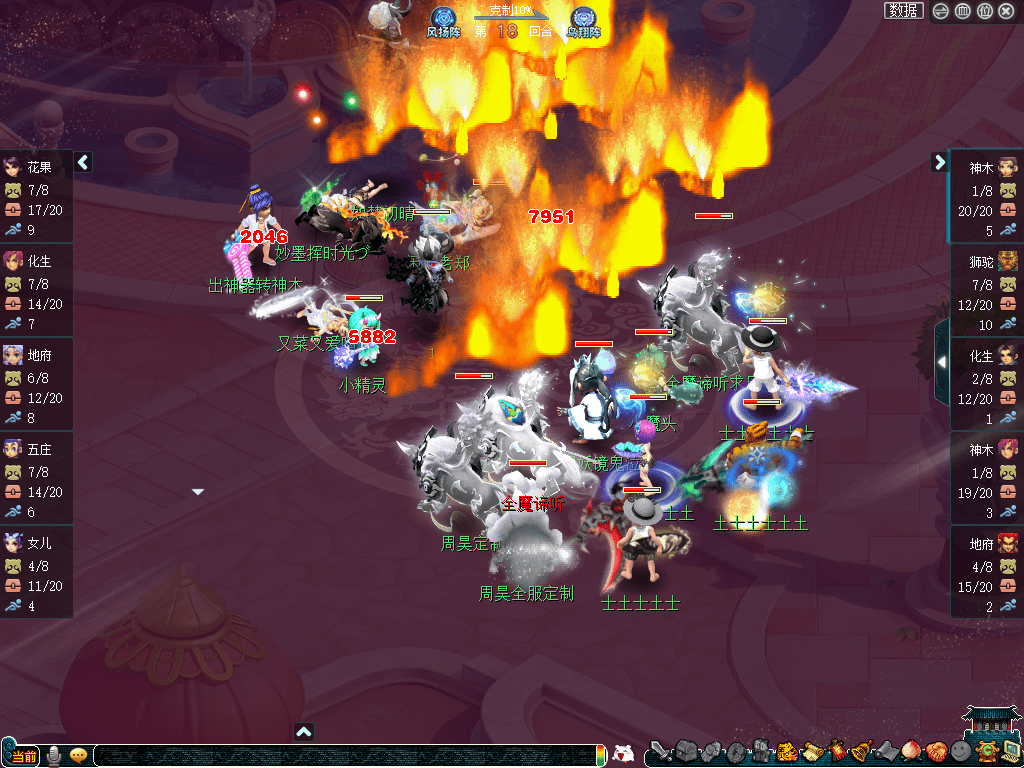Toggle the 位 position display button
This screenshot has height=768, width=1024.
pyautogui.click(x=984, y=11)
